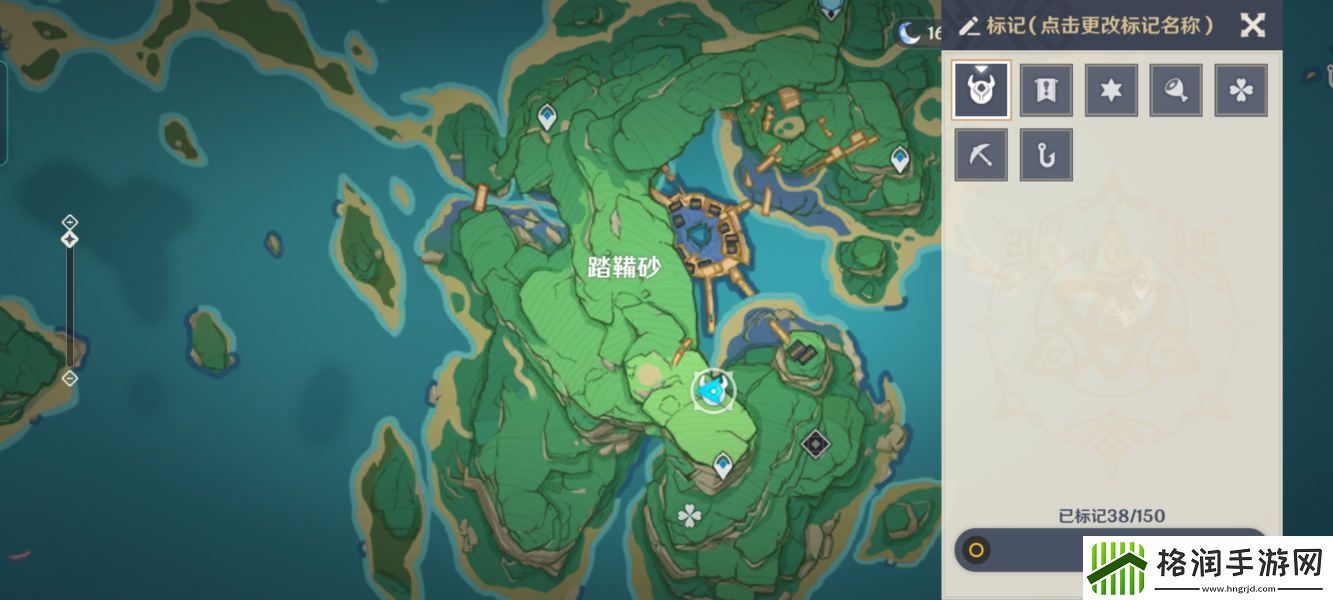
Task: Open the diamond-shaped domain icon on the map
Action: point(815,441)
